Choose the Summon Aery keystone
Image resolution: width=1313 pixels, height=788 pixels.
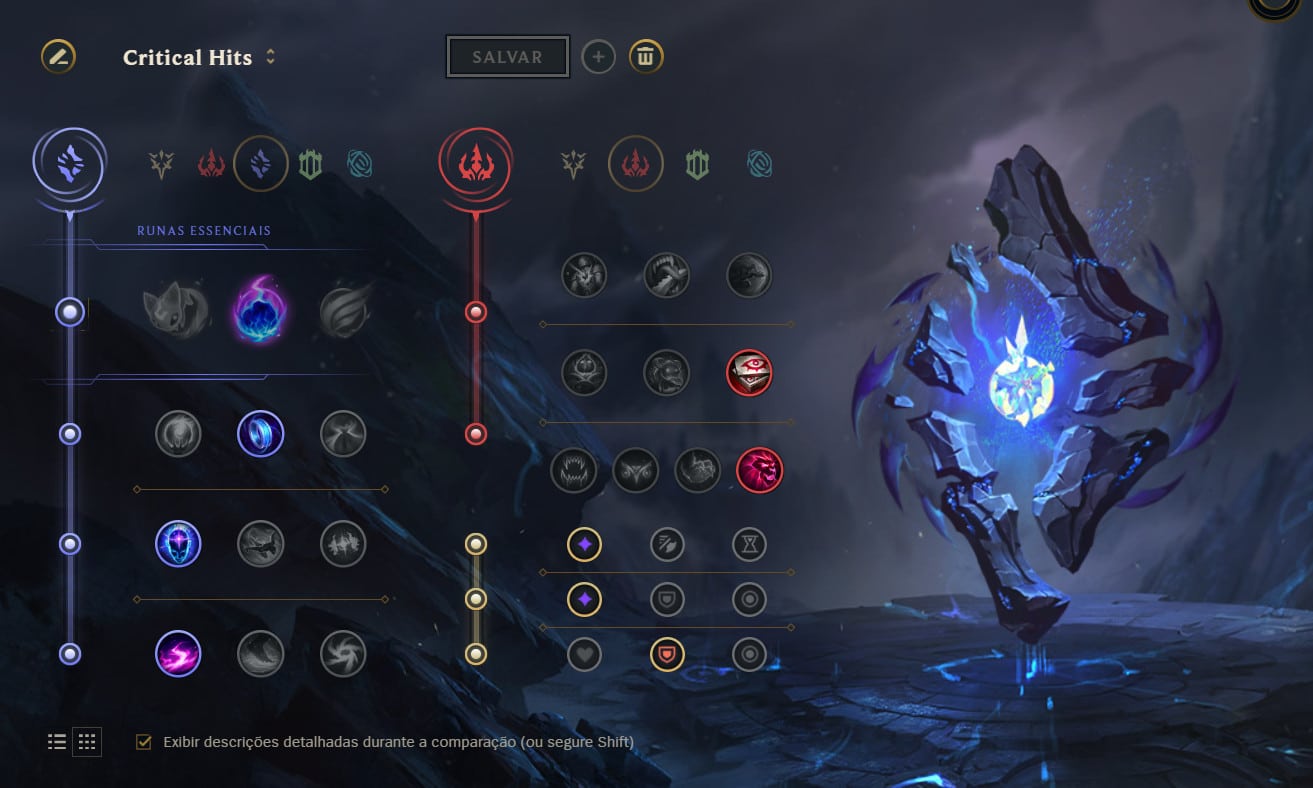click(178, 311)
